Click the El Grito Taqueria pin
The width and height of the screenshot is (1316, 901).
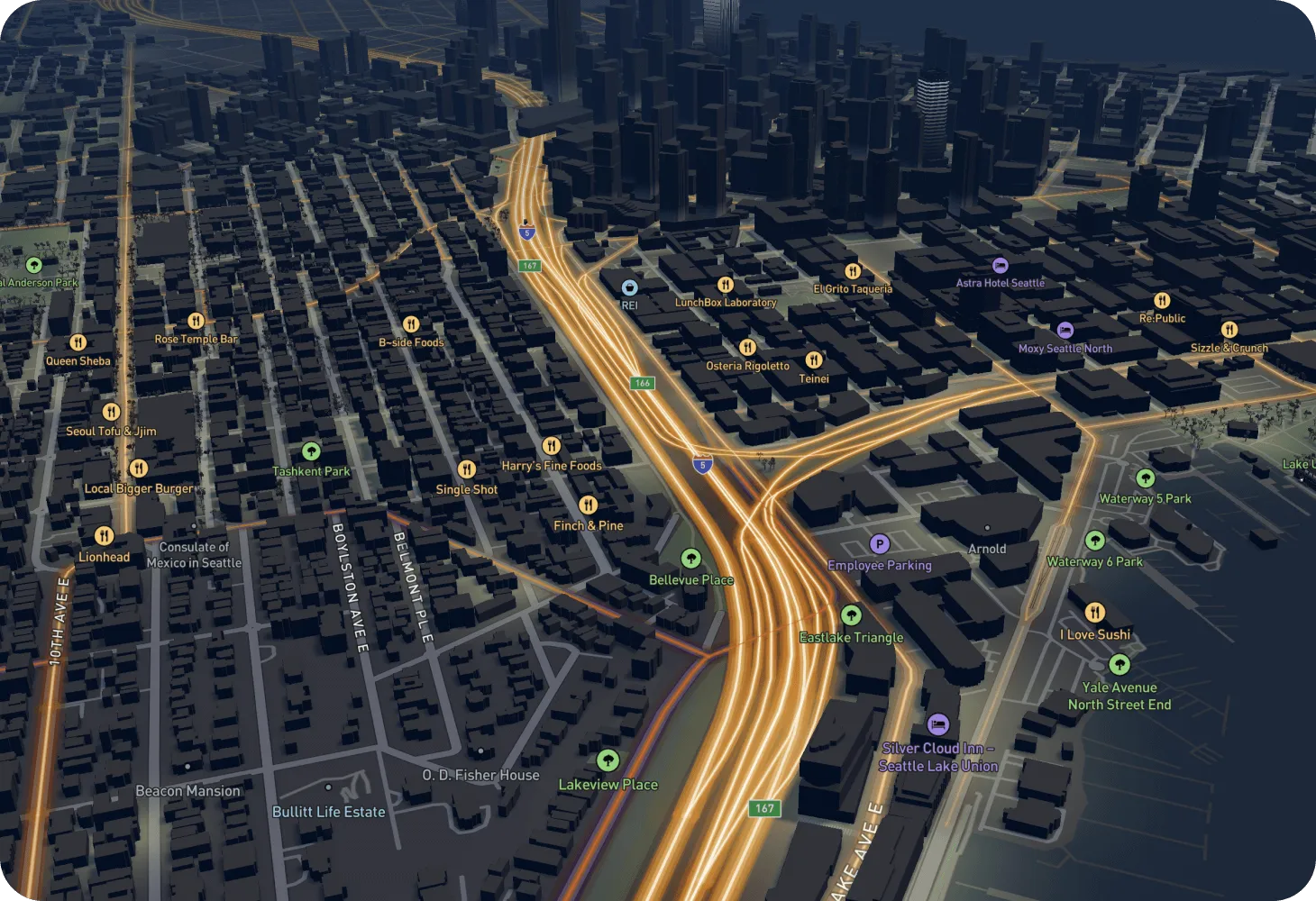click(852, 271)
